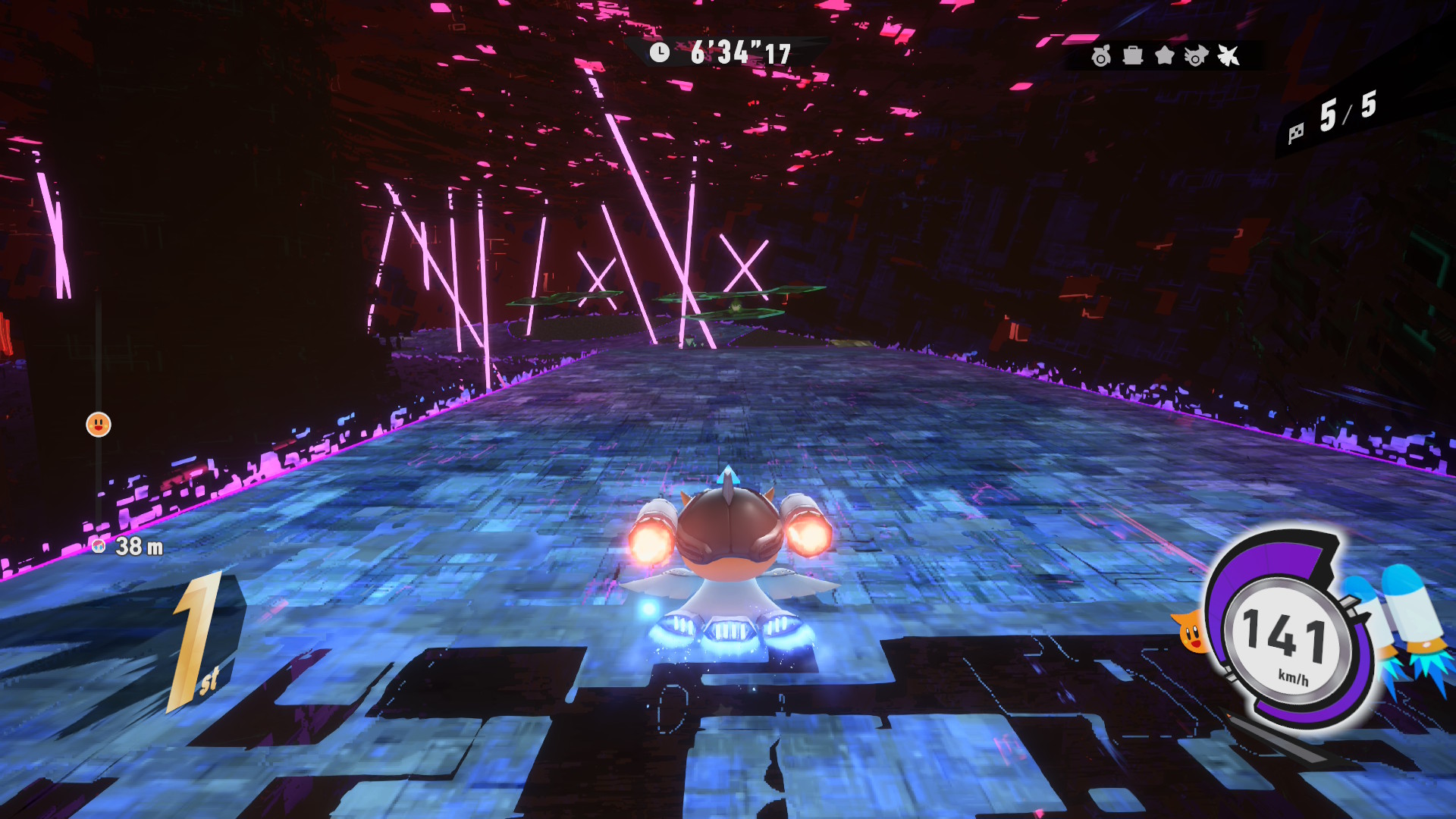The height and width of the screenshot is (819, 1456).
Task: Select the round wheel machine icon with leaf
Action: point(1100,56)
